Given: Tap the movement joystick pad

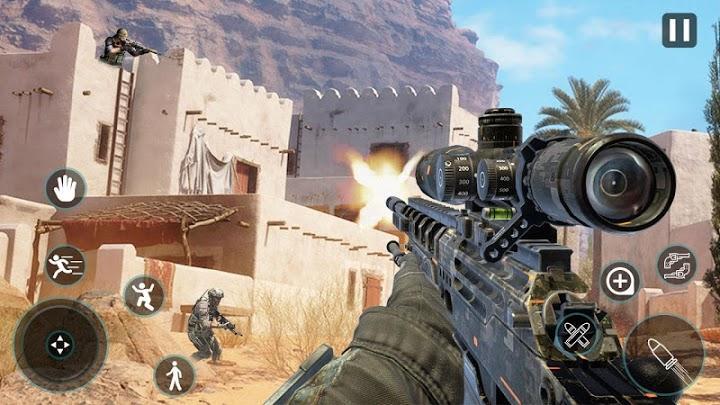Looking at the screenshot, I should (x=61, y=345).
